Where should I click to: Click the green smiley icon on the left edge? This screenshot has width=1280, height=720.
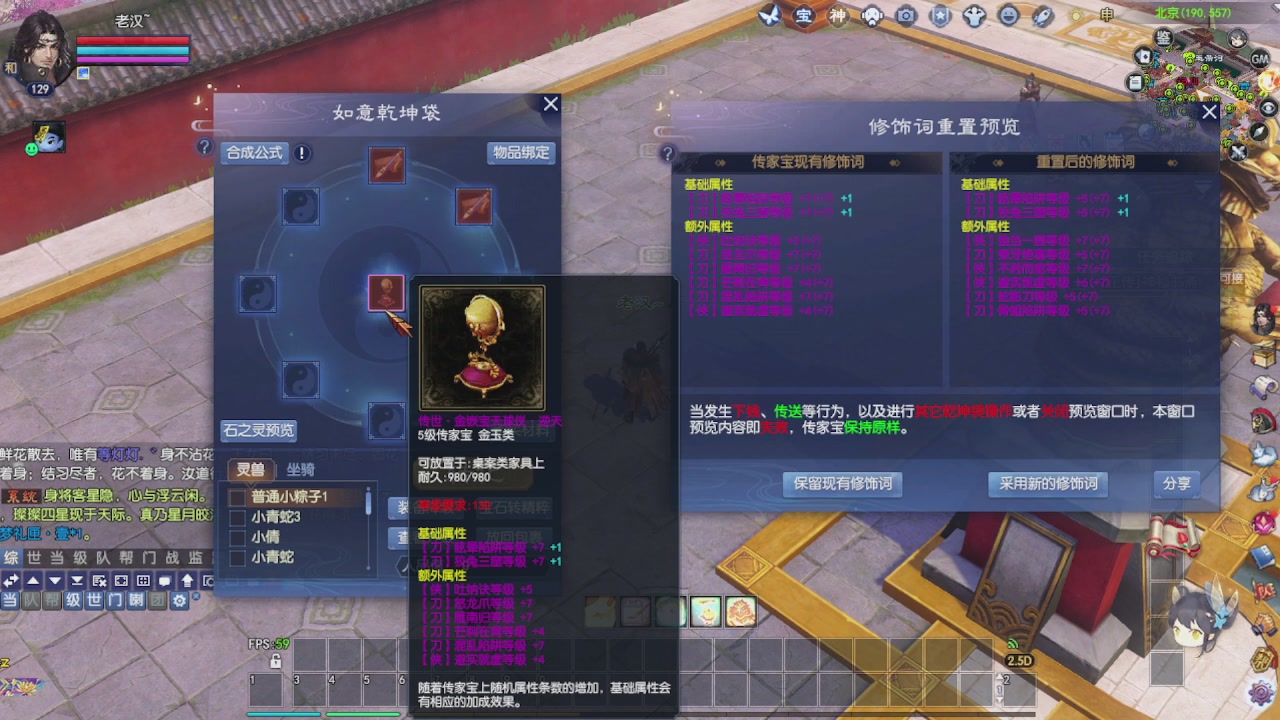click(x=31, y=148)
